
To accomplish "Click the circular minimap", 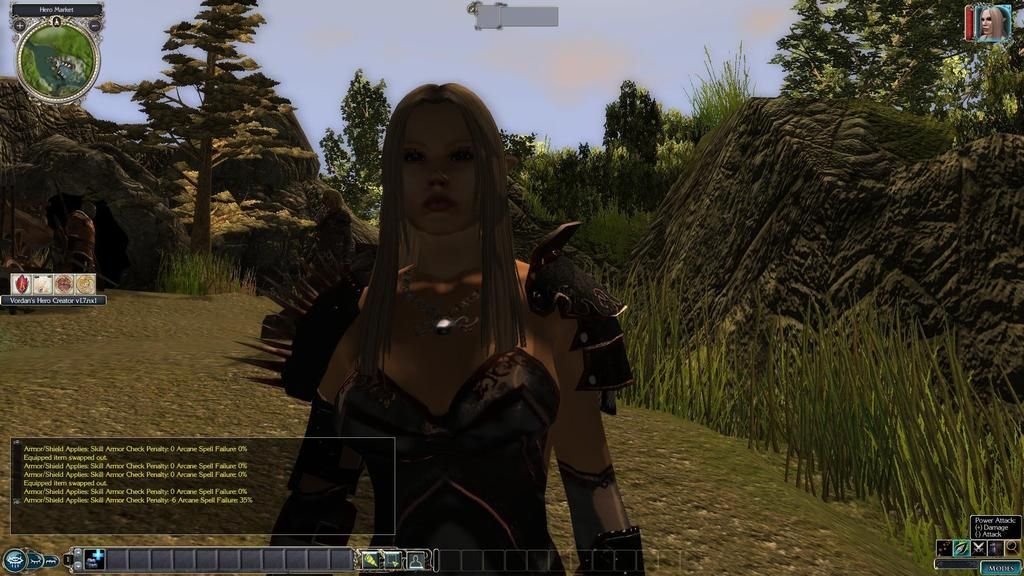I will tap(58, 61).
